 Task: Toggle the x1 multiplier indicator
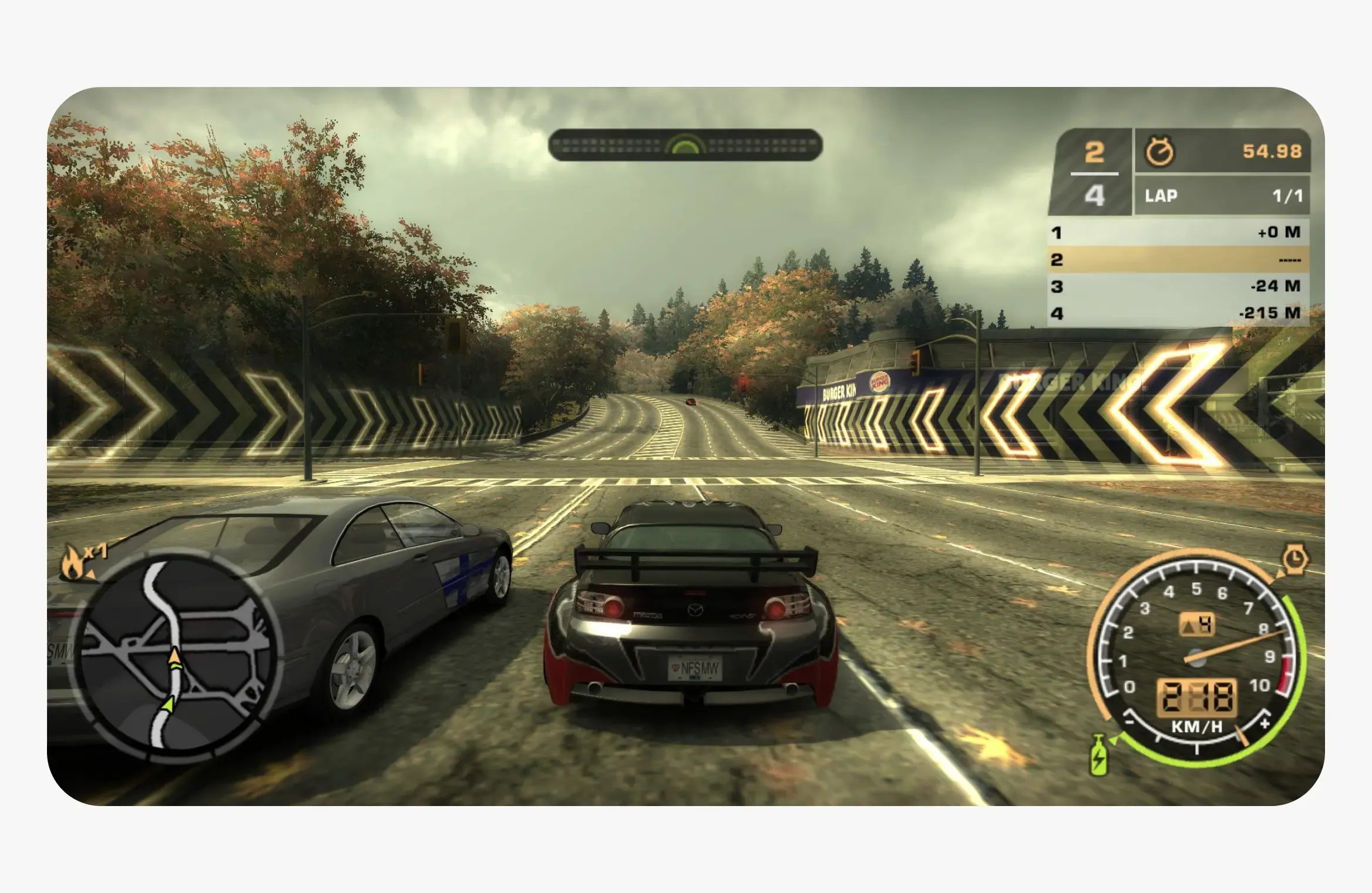[x=96, y=549]
